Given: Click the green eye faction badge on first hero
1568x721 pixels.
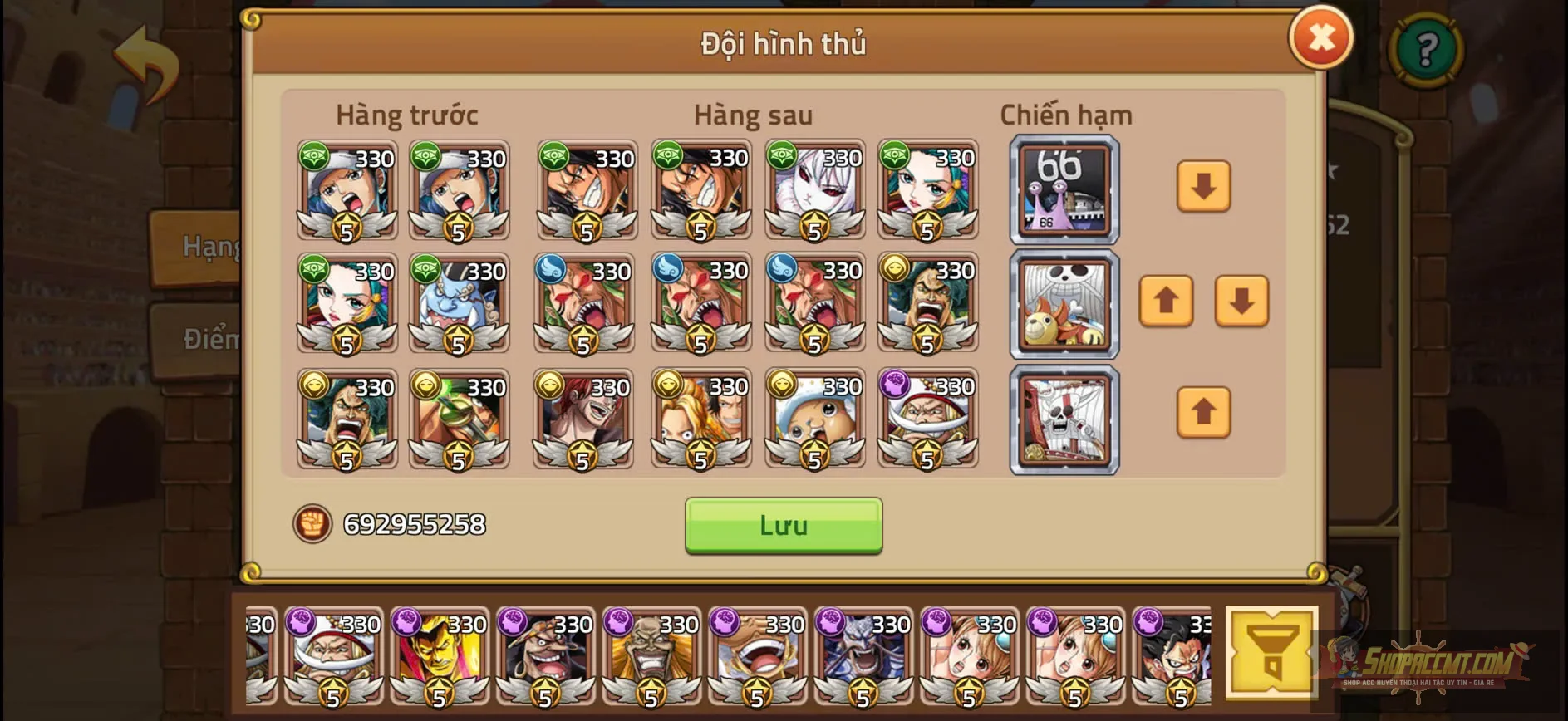Looking at the screenshot, I should (x=314, y=154).
